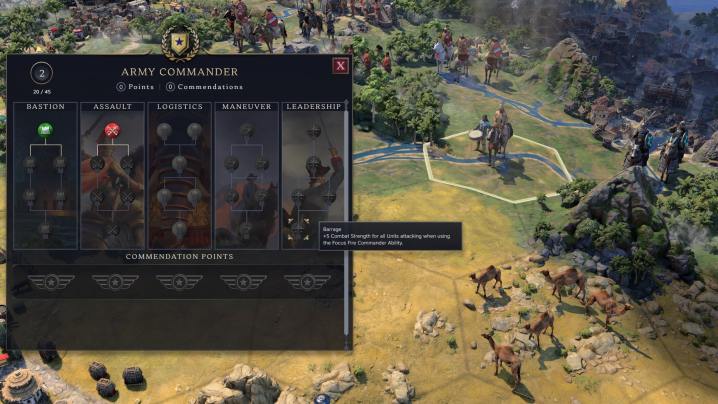Pick the bottom node of Bastion tree
The image size is (718, 404).
(44, 229)
